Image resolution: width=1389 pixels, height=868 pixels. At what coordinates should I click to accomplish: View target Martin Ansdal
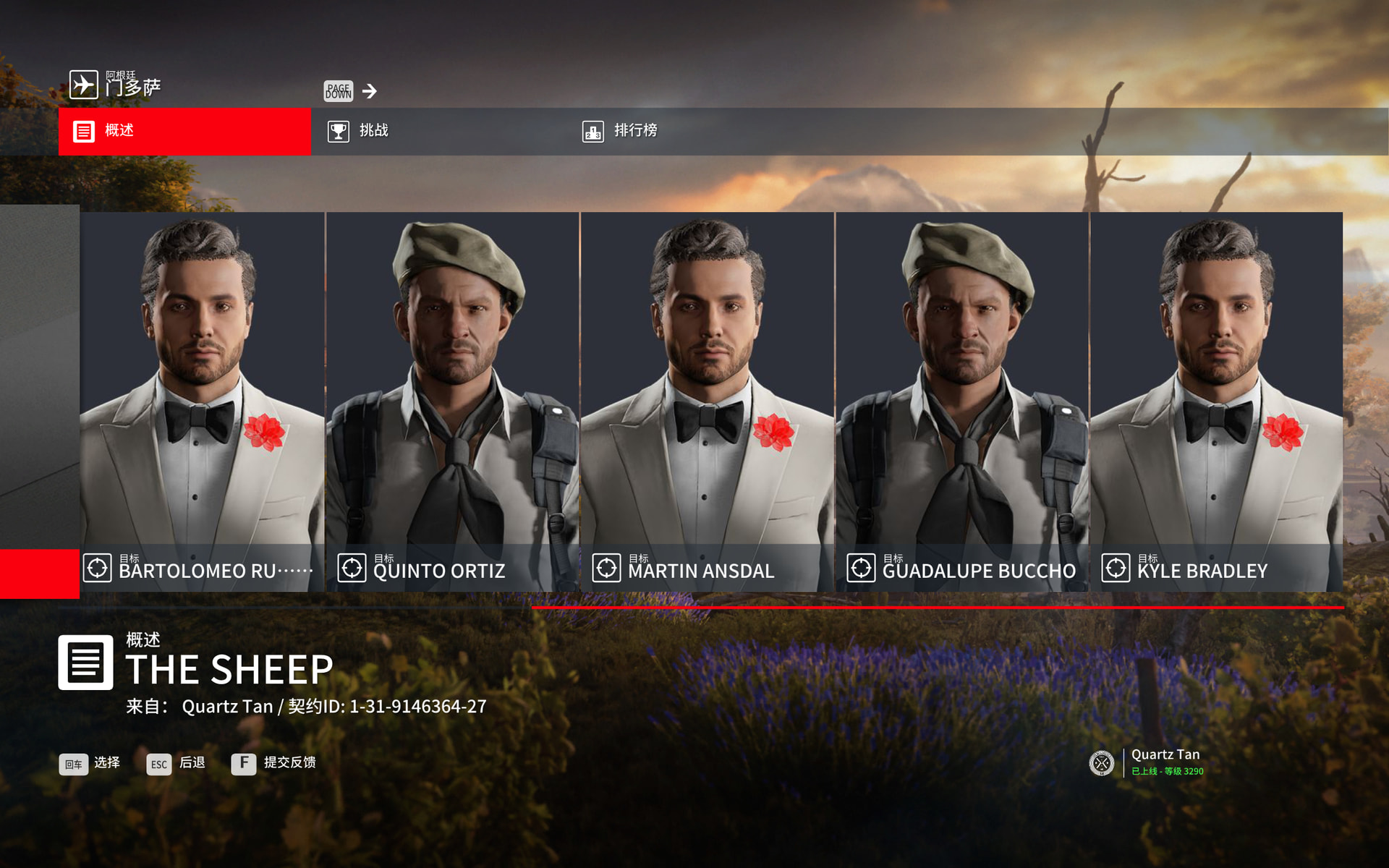pos(707,401)
